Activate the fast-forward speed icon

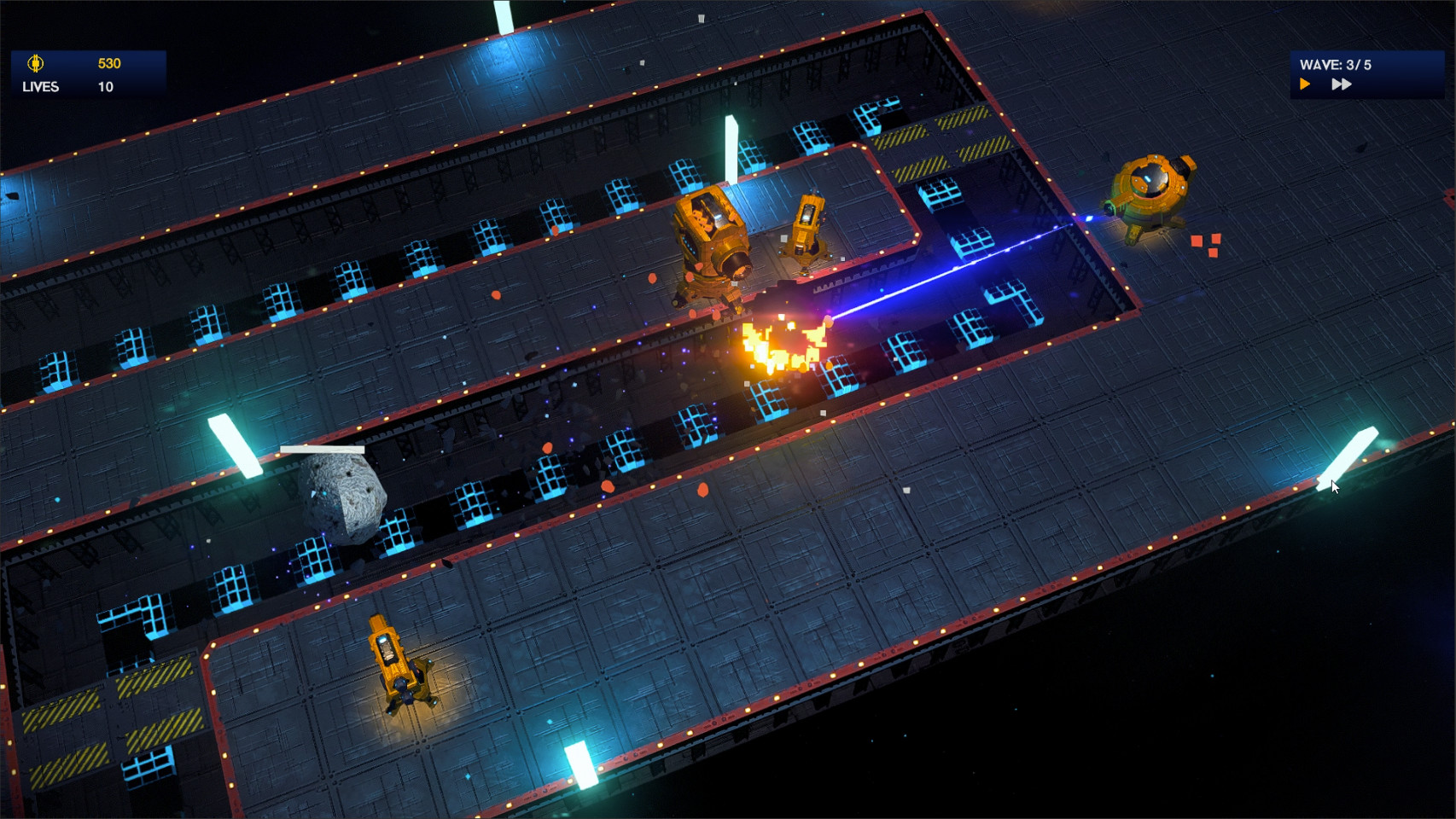click(x=1342, y=83)
